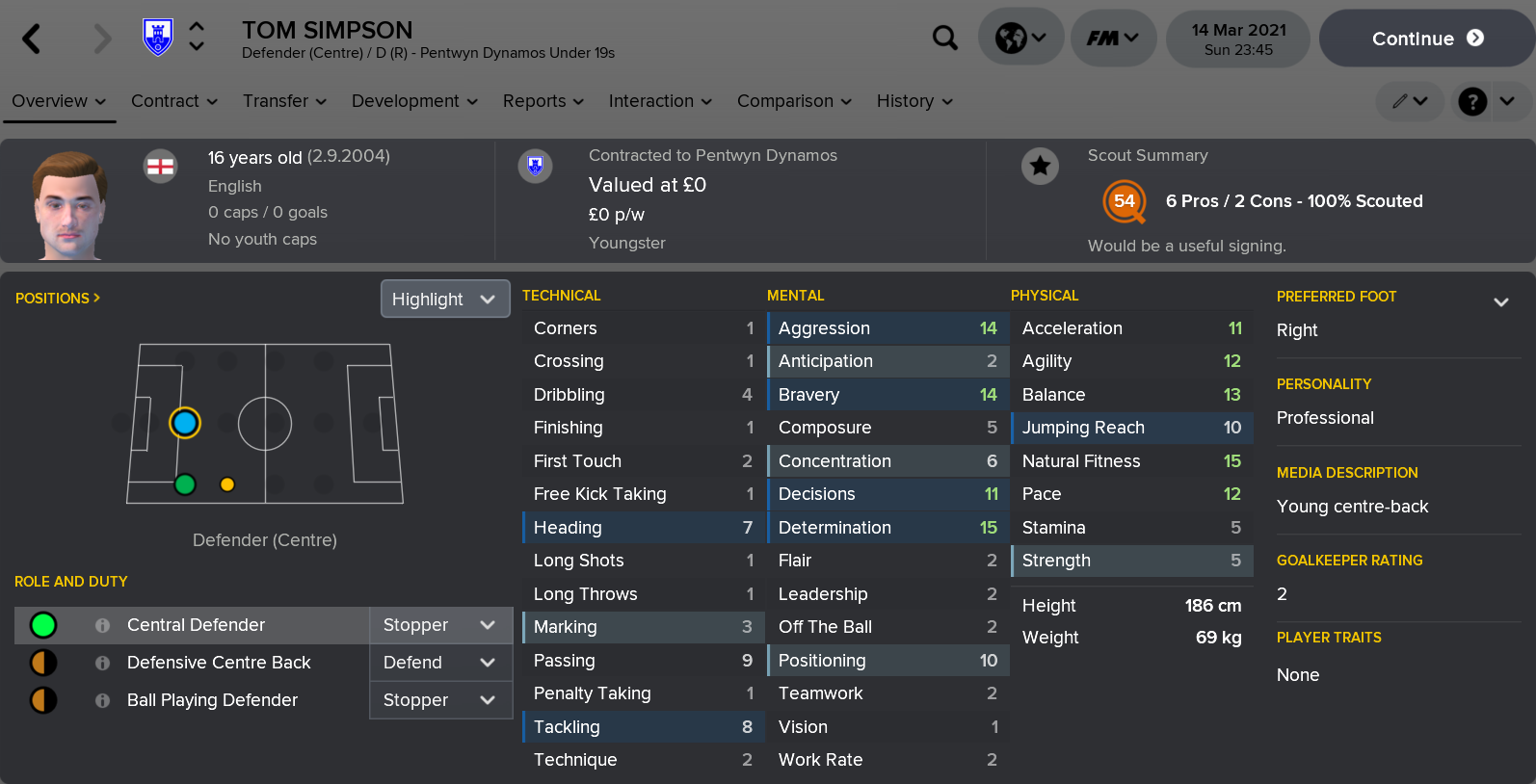Open the POSITIONS section link
The width and height of the screenshot is (1536, 784).
(x=58, y=299)
